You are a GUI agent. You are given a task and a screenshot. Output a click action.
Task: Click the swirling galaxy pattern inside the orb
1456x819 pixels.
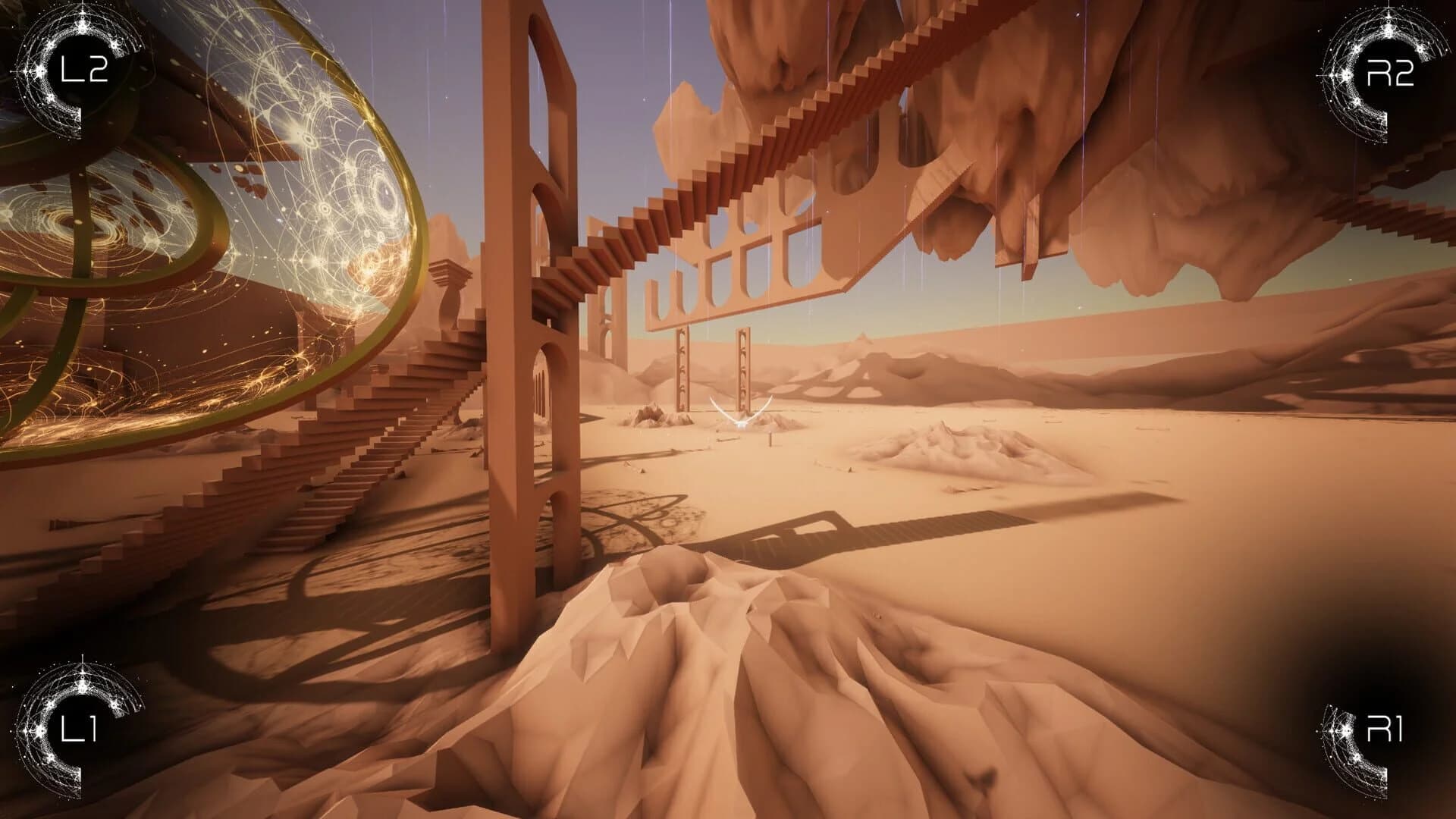(72, 224)
